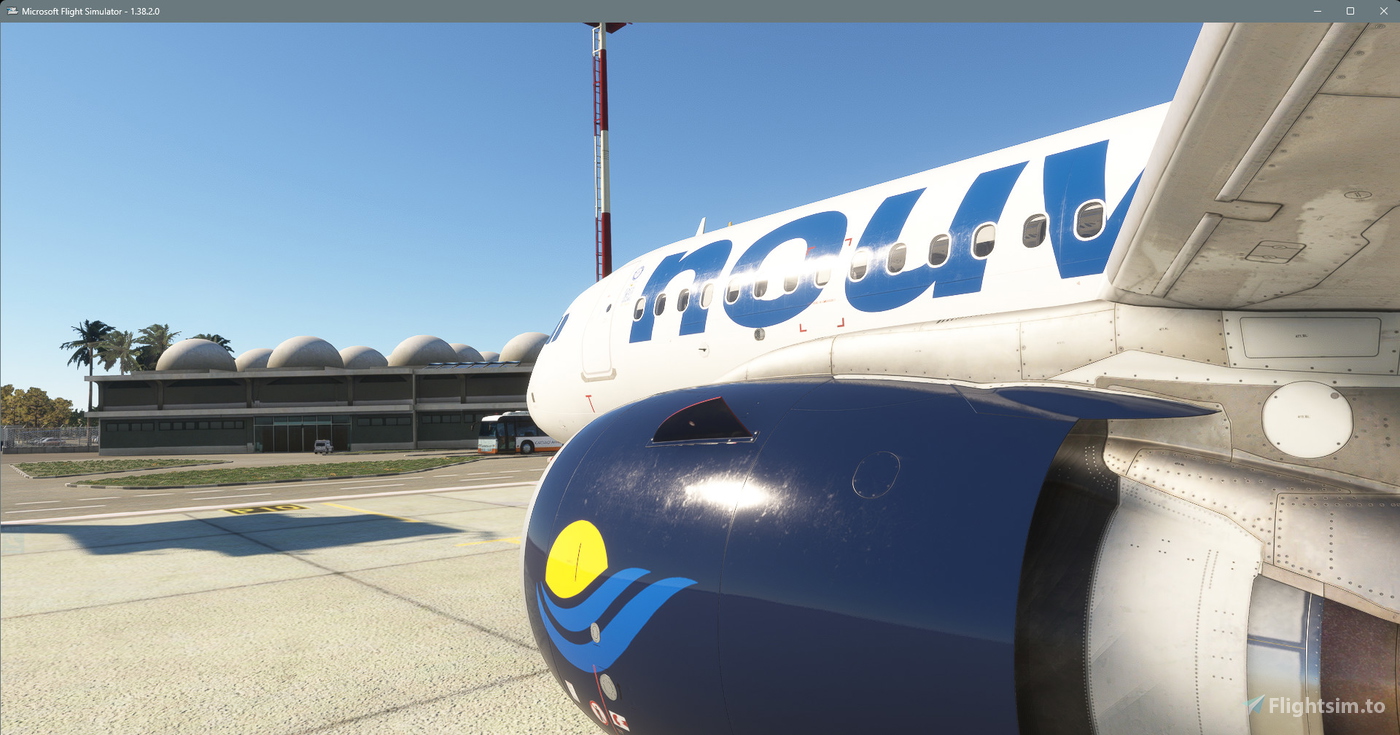
Task: Close the Microsoft Flight Simulator window
Action: (1383, 11)
